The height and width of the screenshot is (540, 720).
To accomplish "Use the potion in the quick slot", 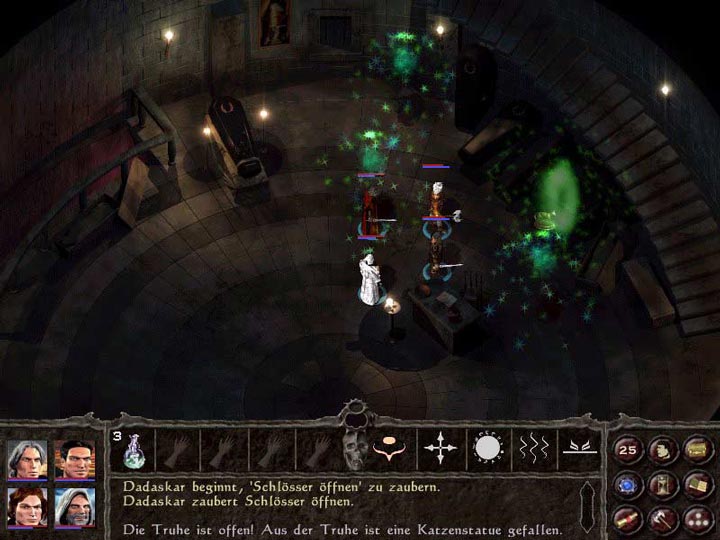I will click(x=133, y=450).
